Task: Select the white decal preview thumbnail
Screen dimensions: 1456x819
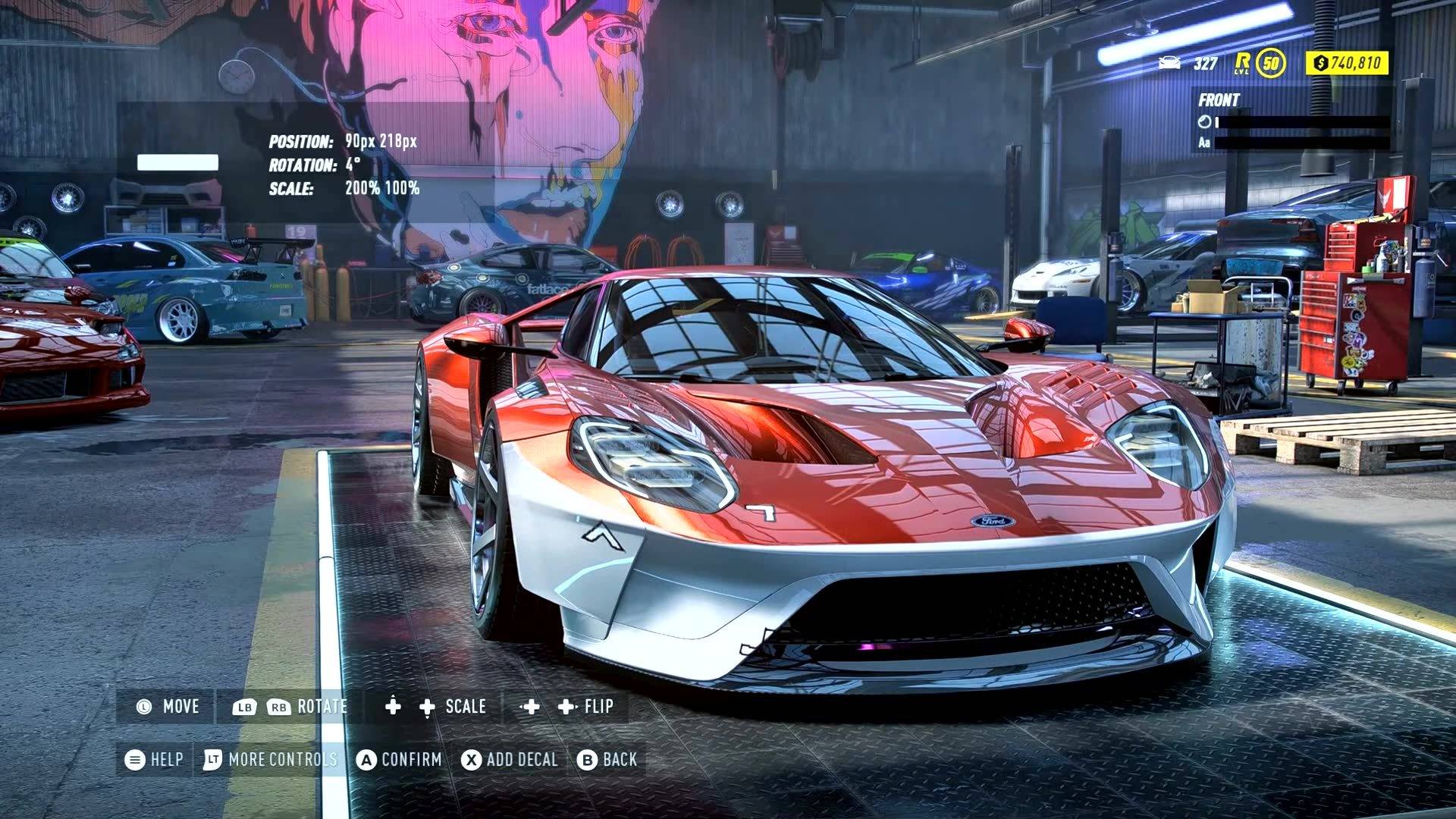Action: coord(177,162)
